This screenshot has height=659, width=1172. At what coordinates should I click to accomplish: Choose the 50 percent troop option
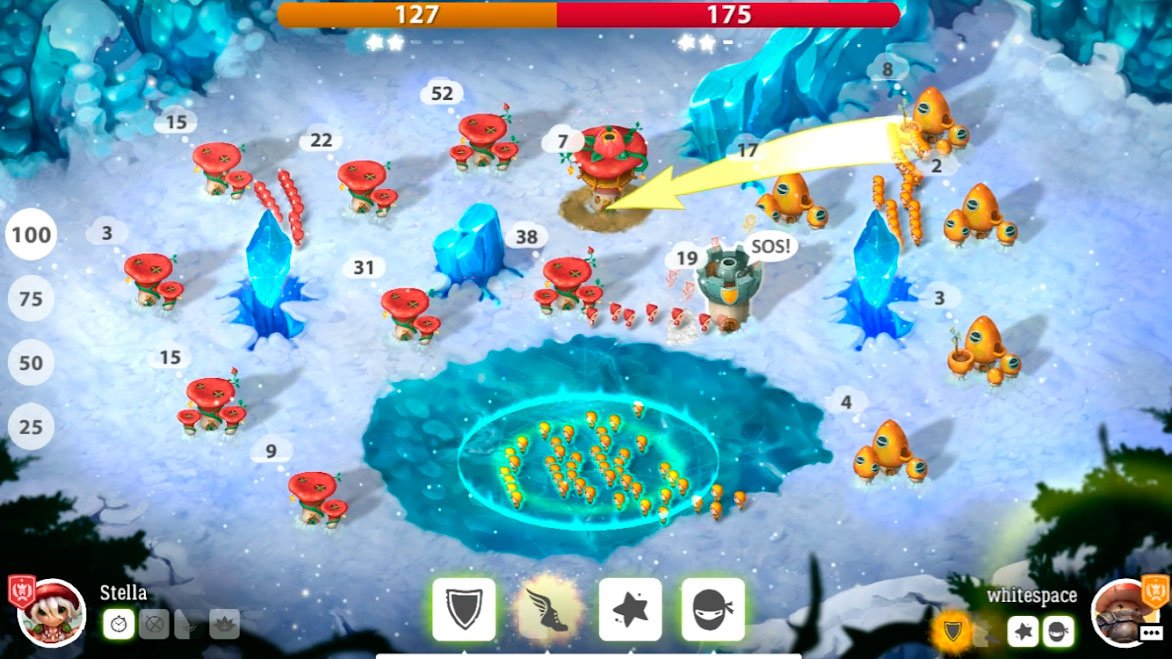[x=31, y=363]
